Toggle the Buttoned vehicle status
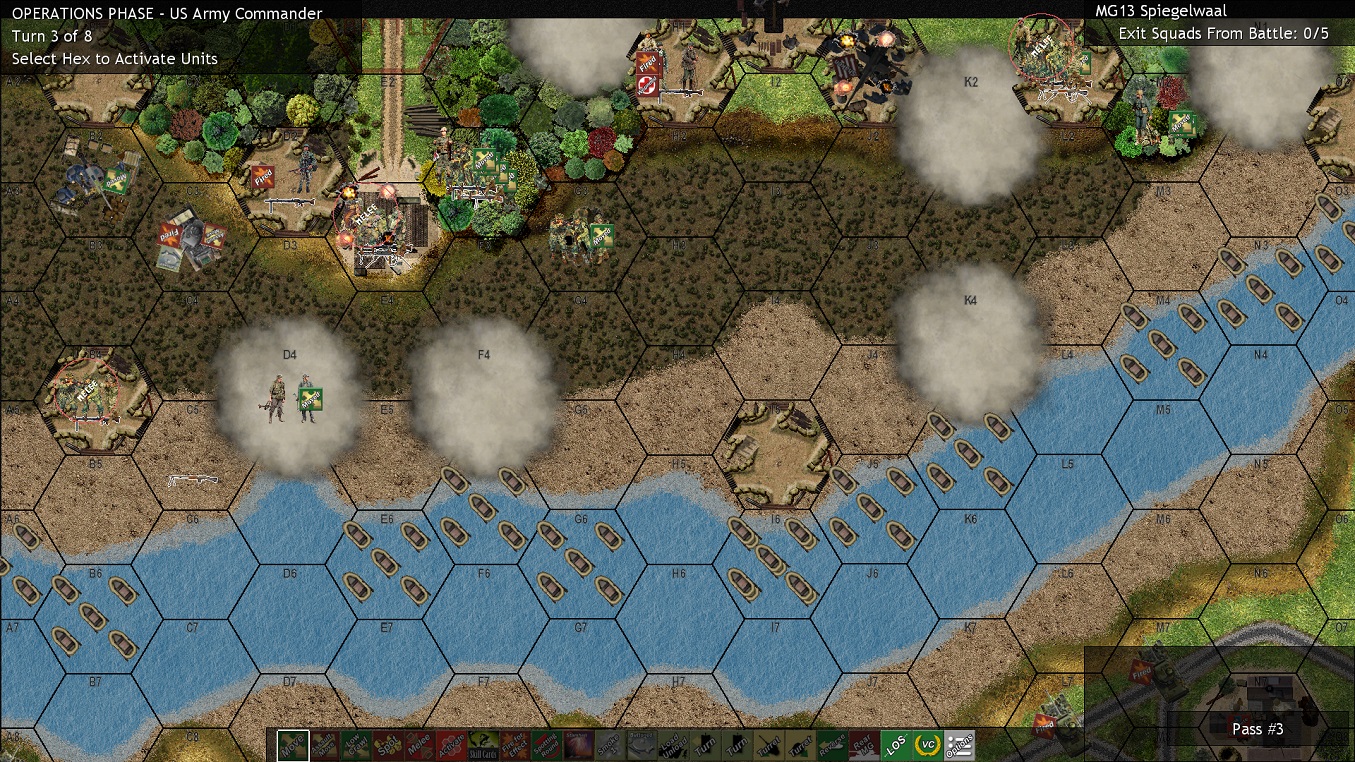 (641, 745)
